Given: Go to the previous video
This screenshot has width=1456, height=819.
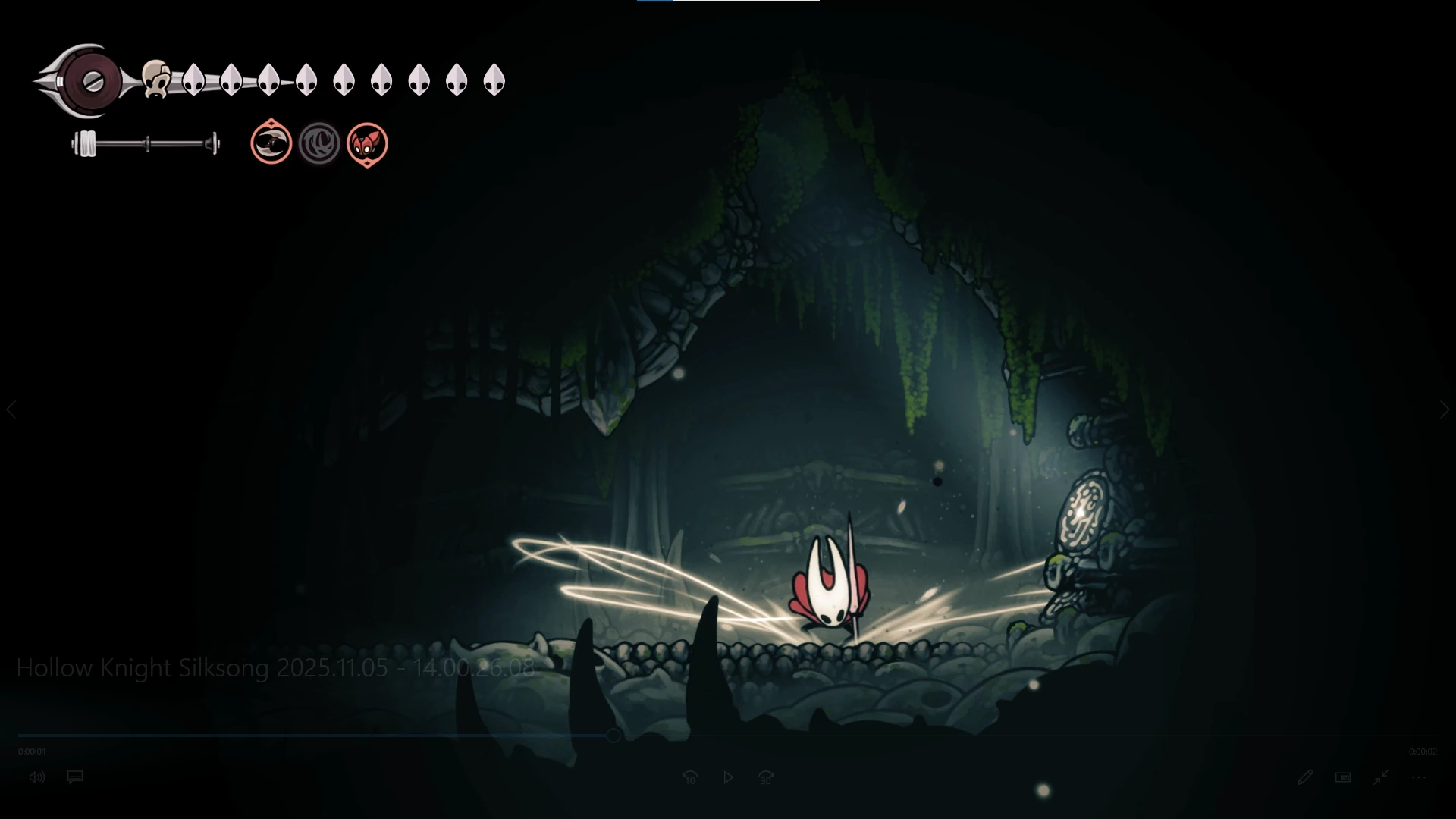Looking at the screenshot, I should [11, 409].
